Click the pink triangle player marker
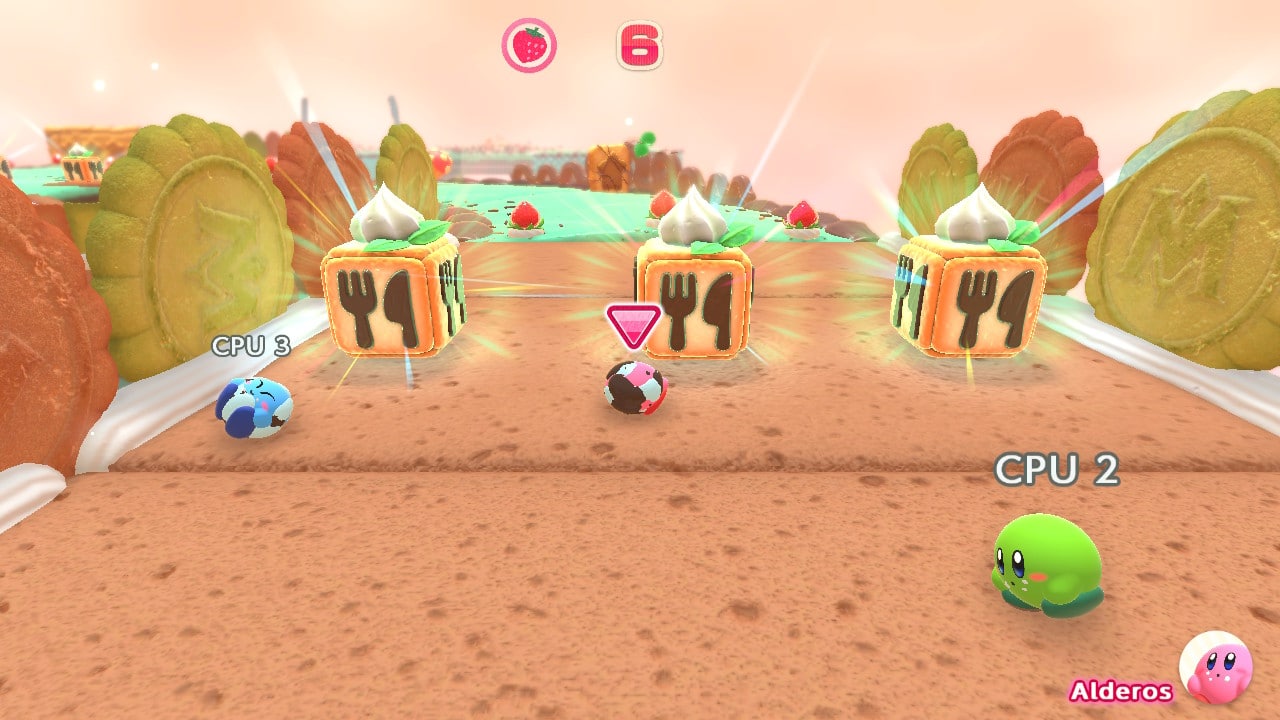 [x=634, y=326]
